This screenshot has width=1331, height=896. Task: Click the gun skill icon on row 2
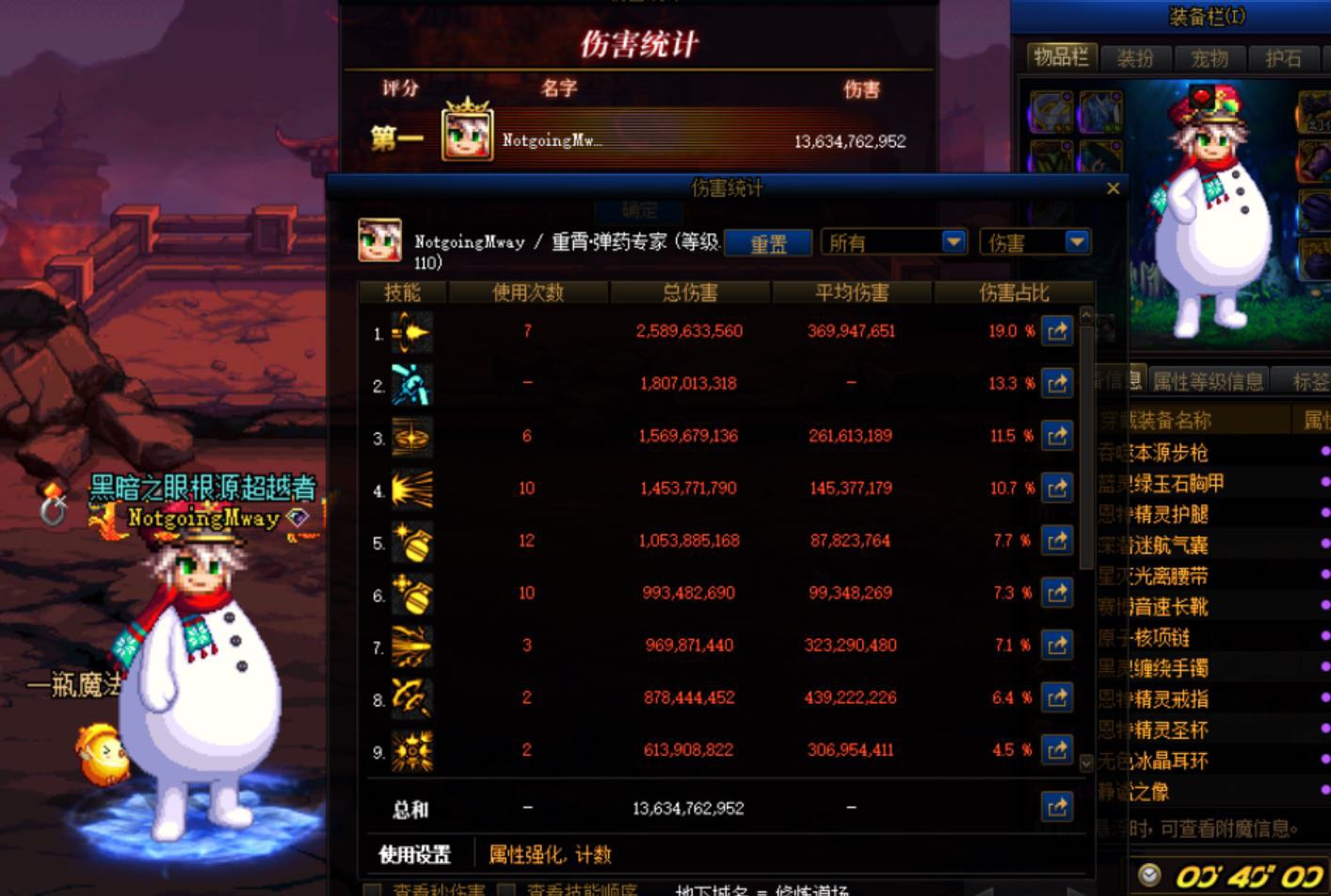click(x=410, y=383)
